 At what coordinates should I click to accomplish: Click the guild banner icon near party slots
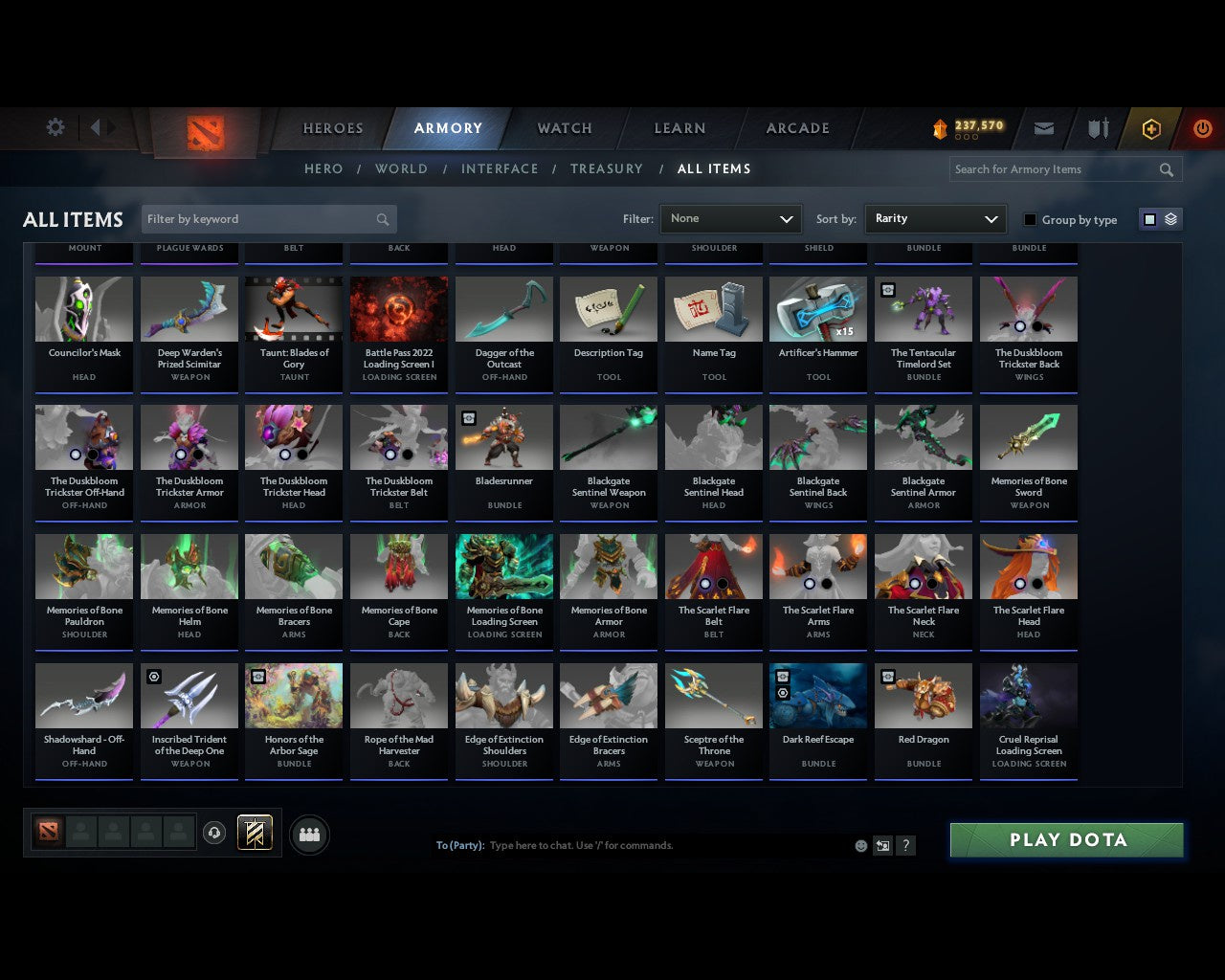coord(256,833)
